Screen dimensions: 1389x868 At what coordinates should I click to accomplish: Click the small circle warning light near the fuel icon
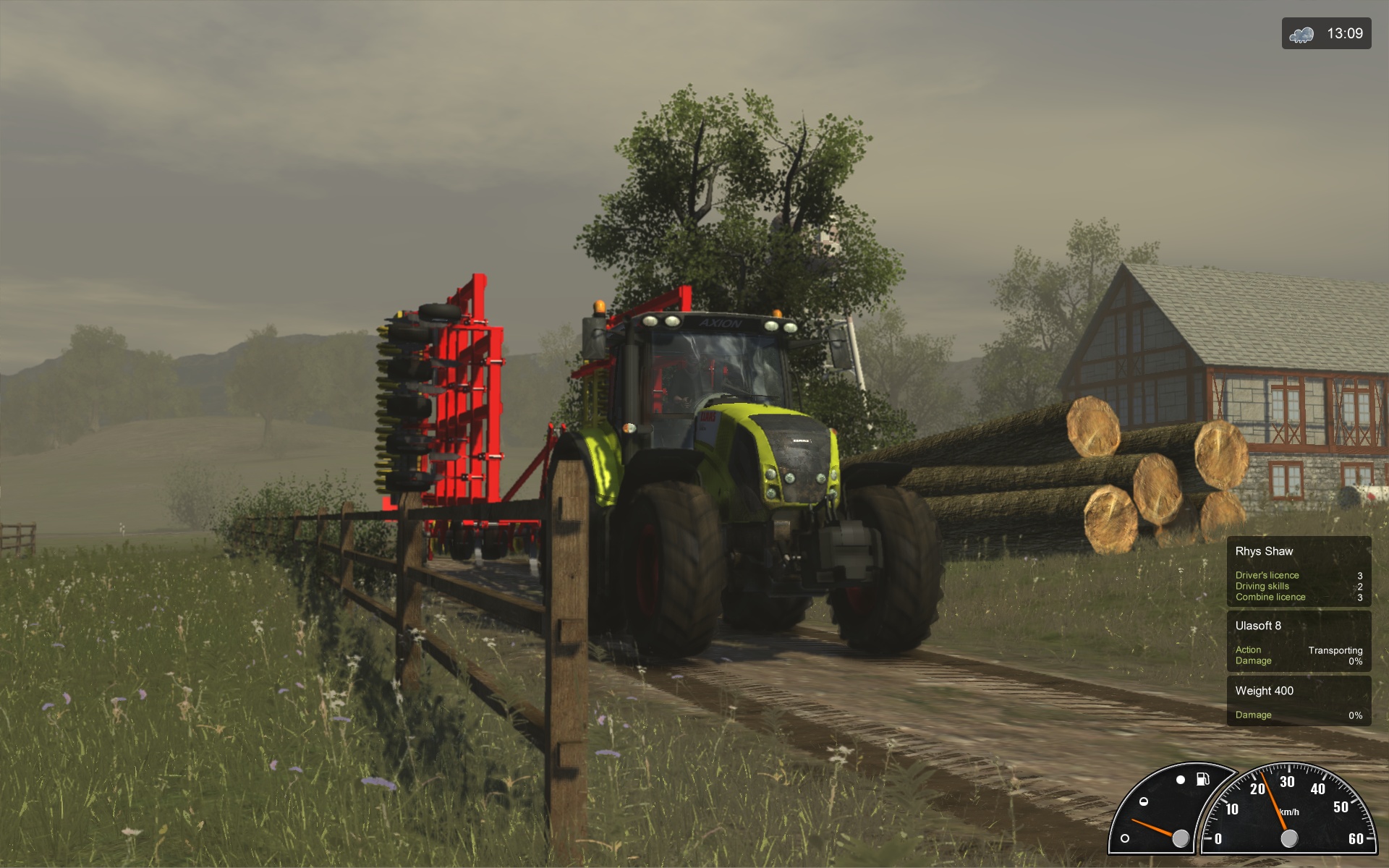[x=1181, y=780]
